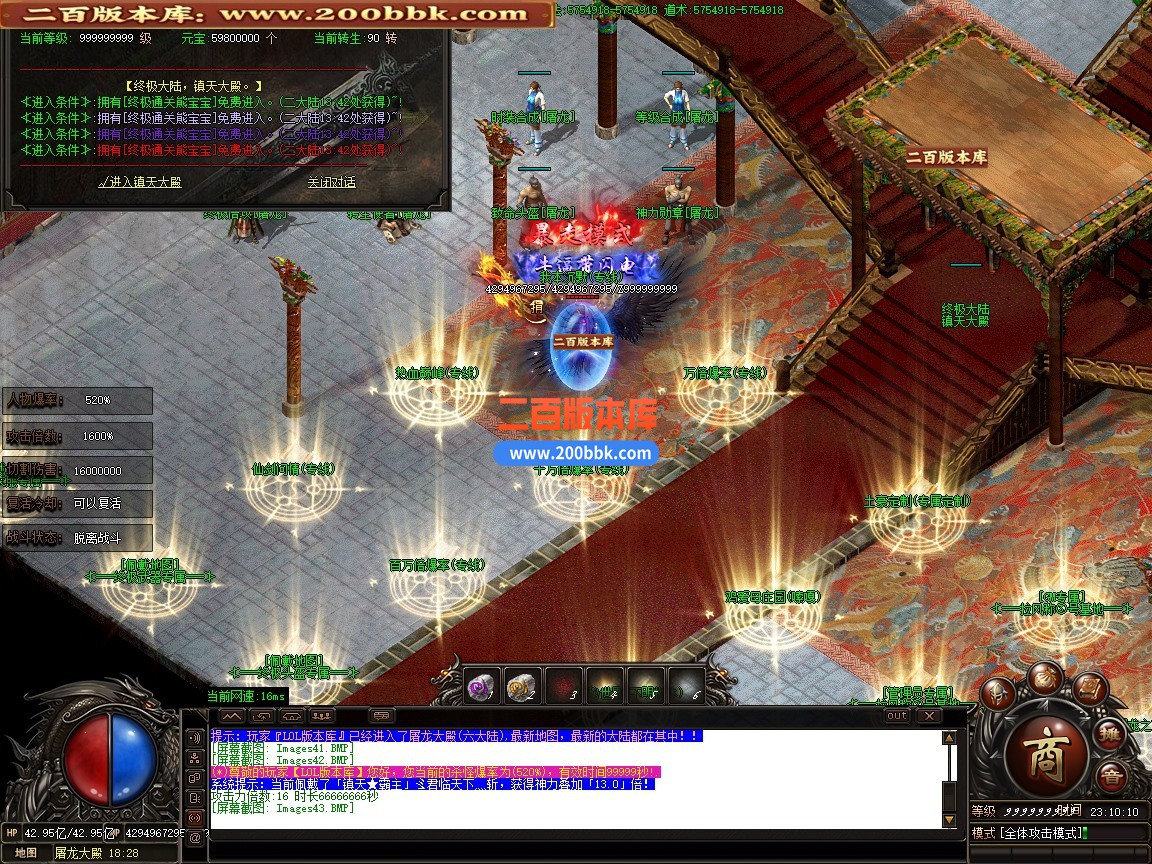Close the chat panel with the X button
Viewport: 1152px width, 864px height.
pos(929,716)
